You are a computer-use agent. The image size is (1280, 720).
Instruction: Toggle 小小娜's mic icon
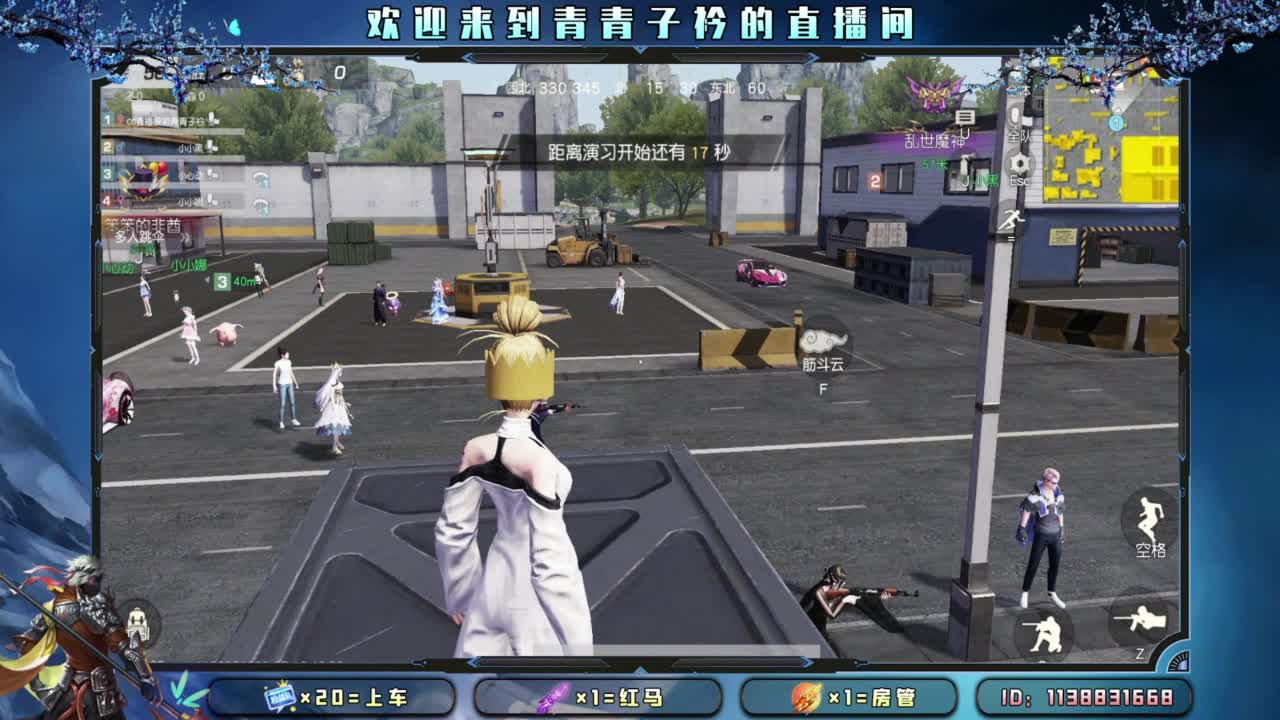(210, 200)
